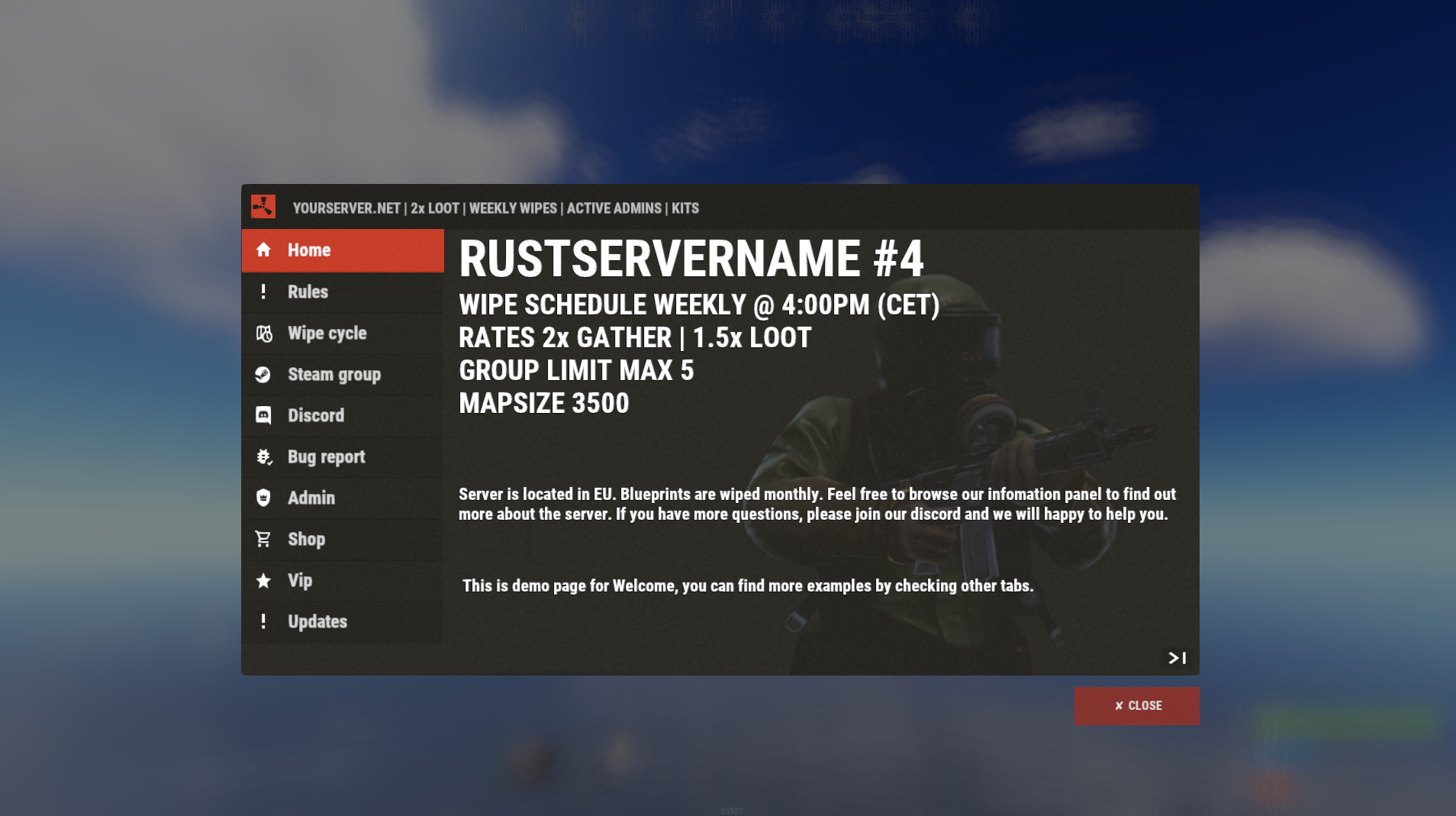The height and width of the screenshot is (816, 1456).
Task: Switch to the Wipe cycle tab
Action: 342,334
